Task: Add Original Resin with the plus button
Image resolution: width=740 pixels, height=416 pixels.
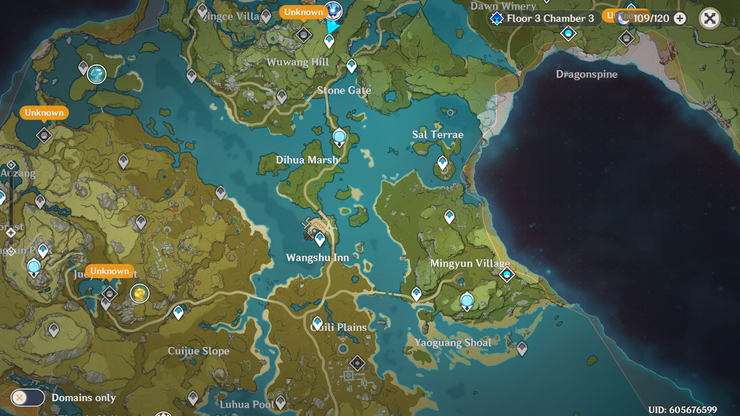Action: click(680, 18)
